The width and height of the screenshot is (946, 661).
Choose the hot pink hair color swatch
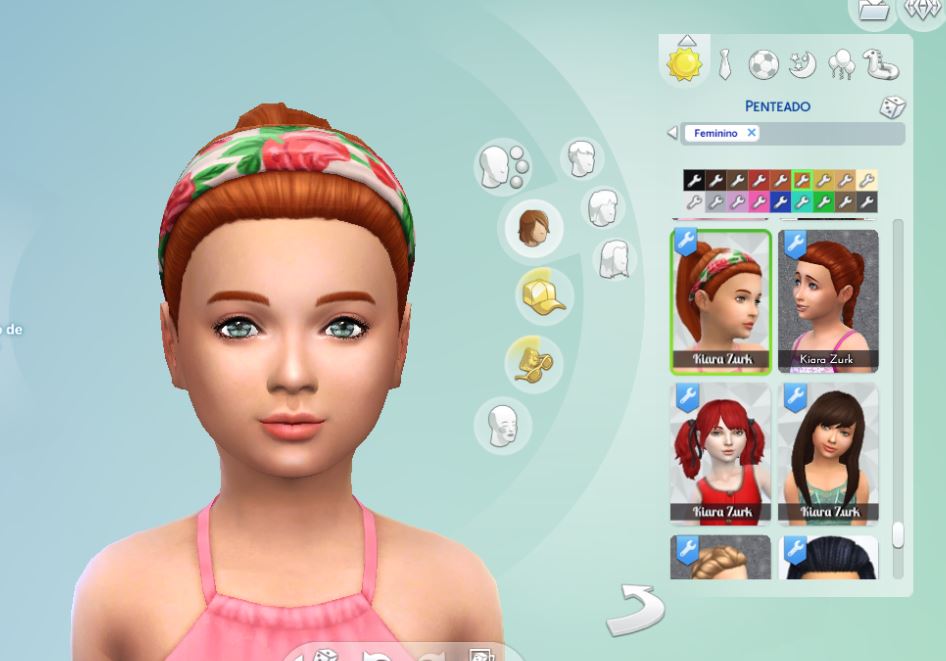(x=758, y=202)
